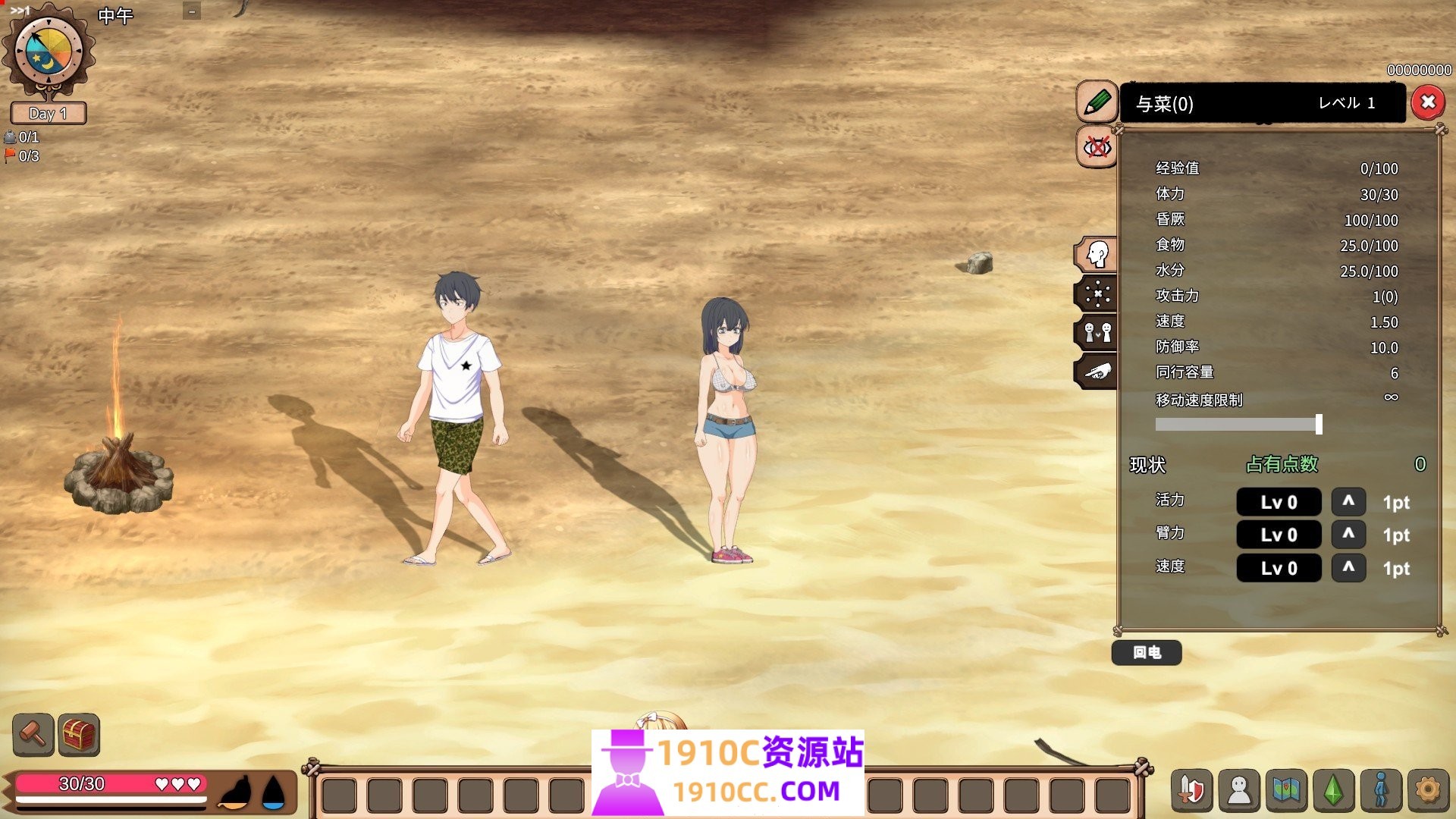
Task: Click the 回电 button
Action: click(1146, 652)
